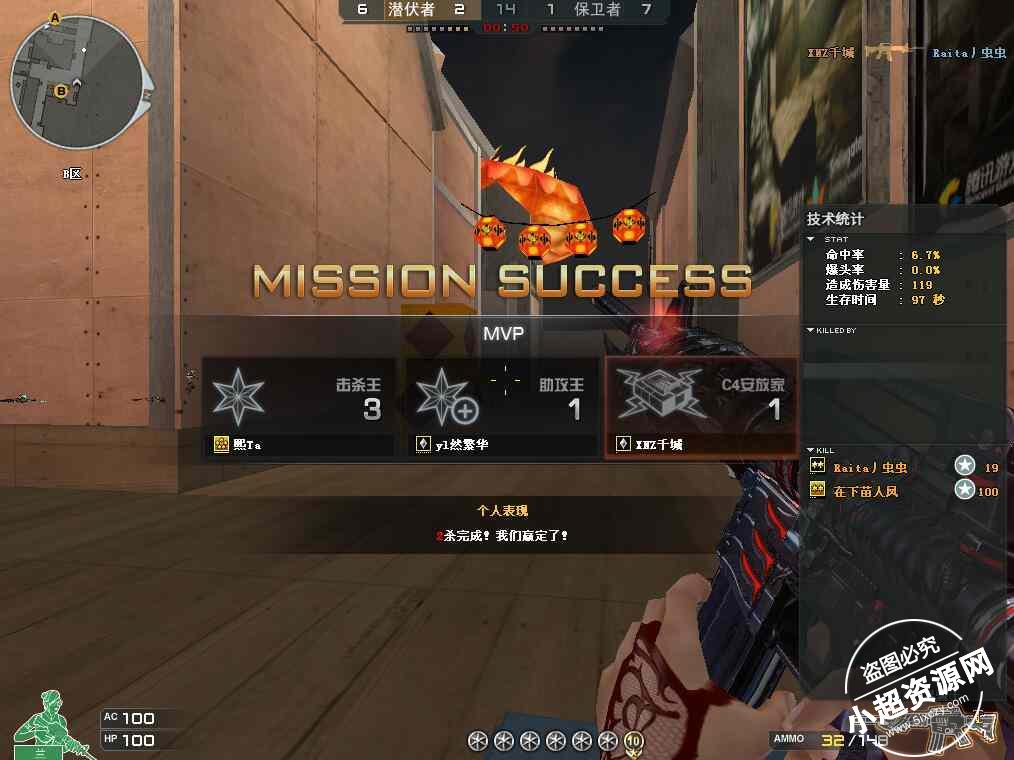Open the 助攻王 MVP card
This screenshot has height=760, width=1014.
(x=502, y=407)
